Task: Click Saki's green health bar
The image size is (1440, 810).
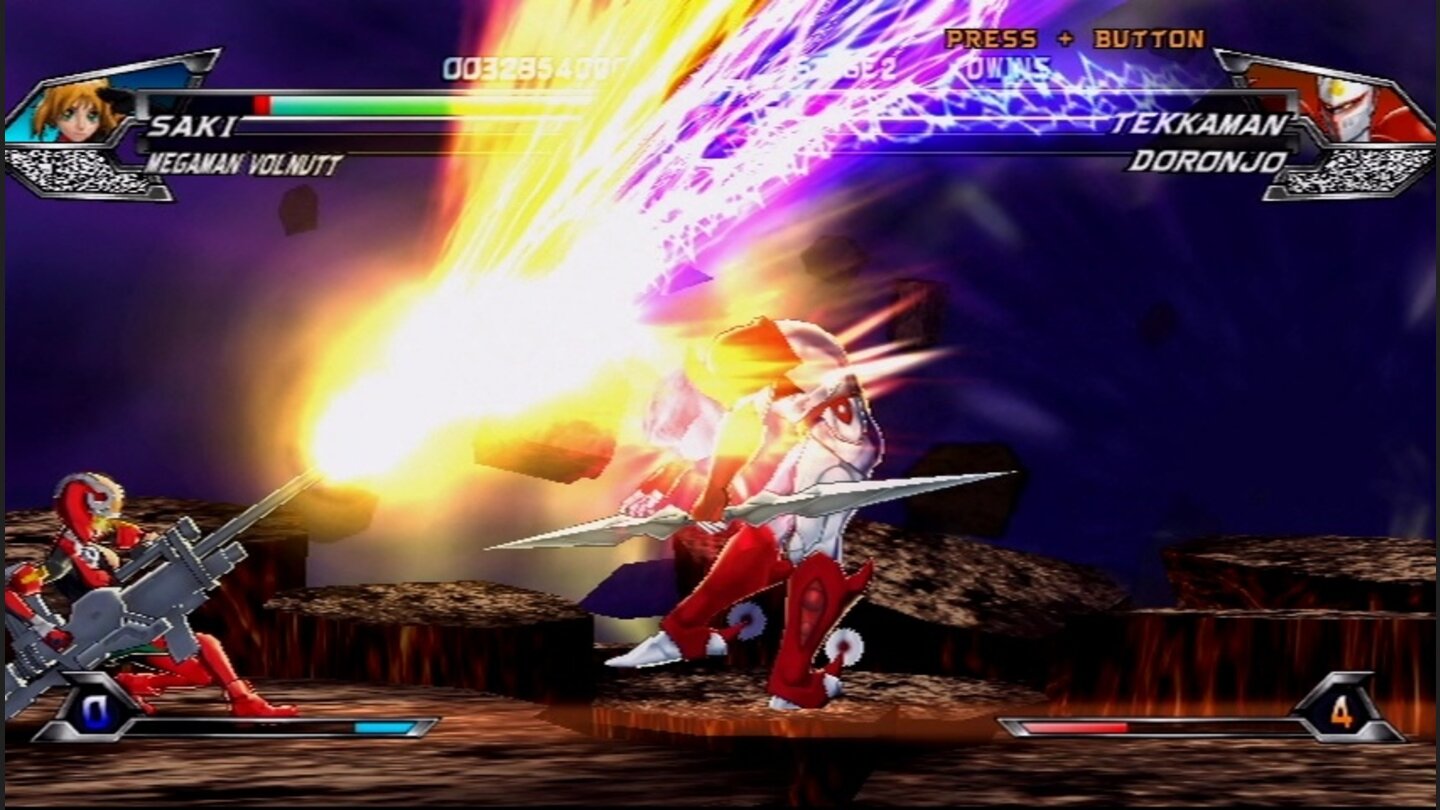Action: [370, 105]
